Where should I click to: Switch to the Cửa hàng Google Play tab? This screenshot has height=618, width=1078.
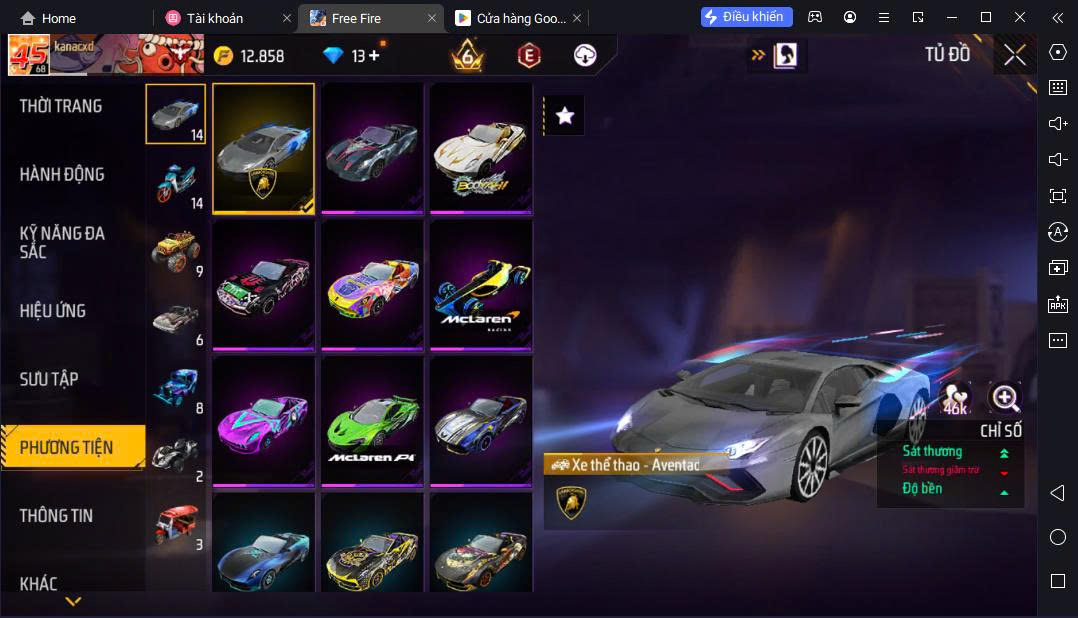click(511, 18)
